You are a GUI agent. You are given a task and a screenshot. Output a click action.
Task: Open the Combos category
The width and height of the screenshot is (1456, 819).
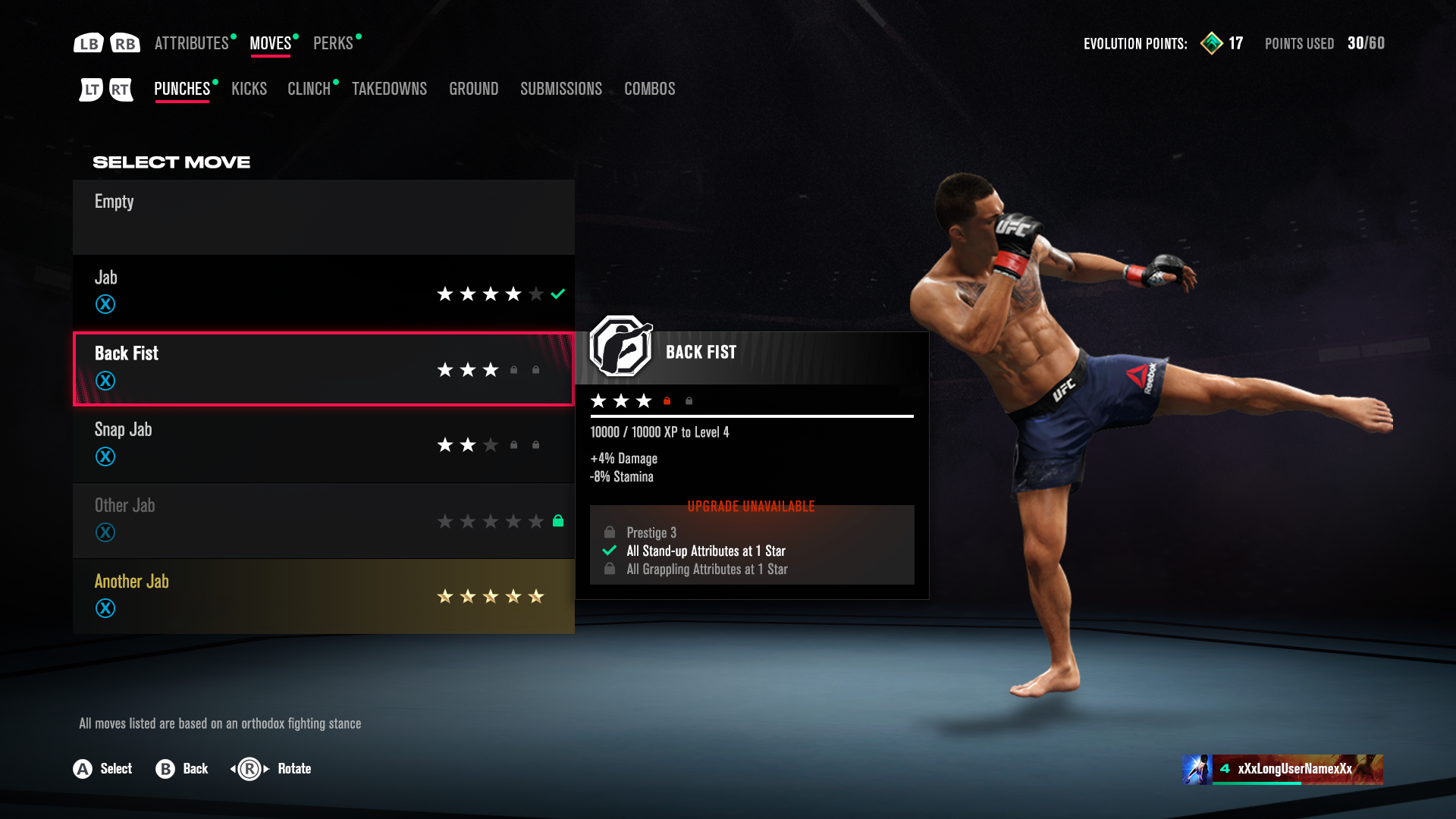point(649,89)
